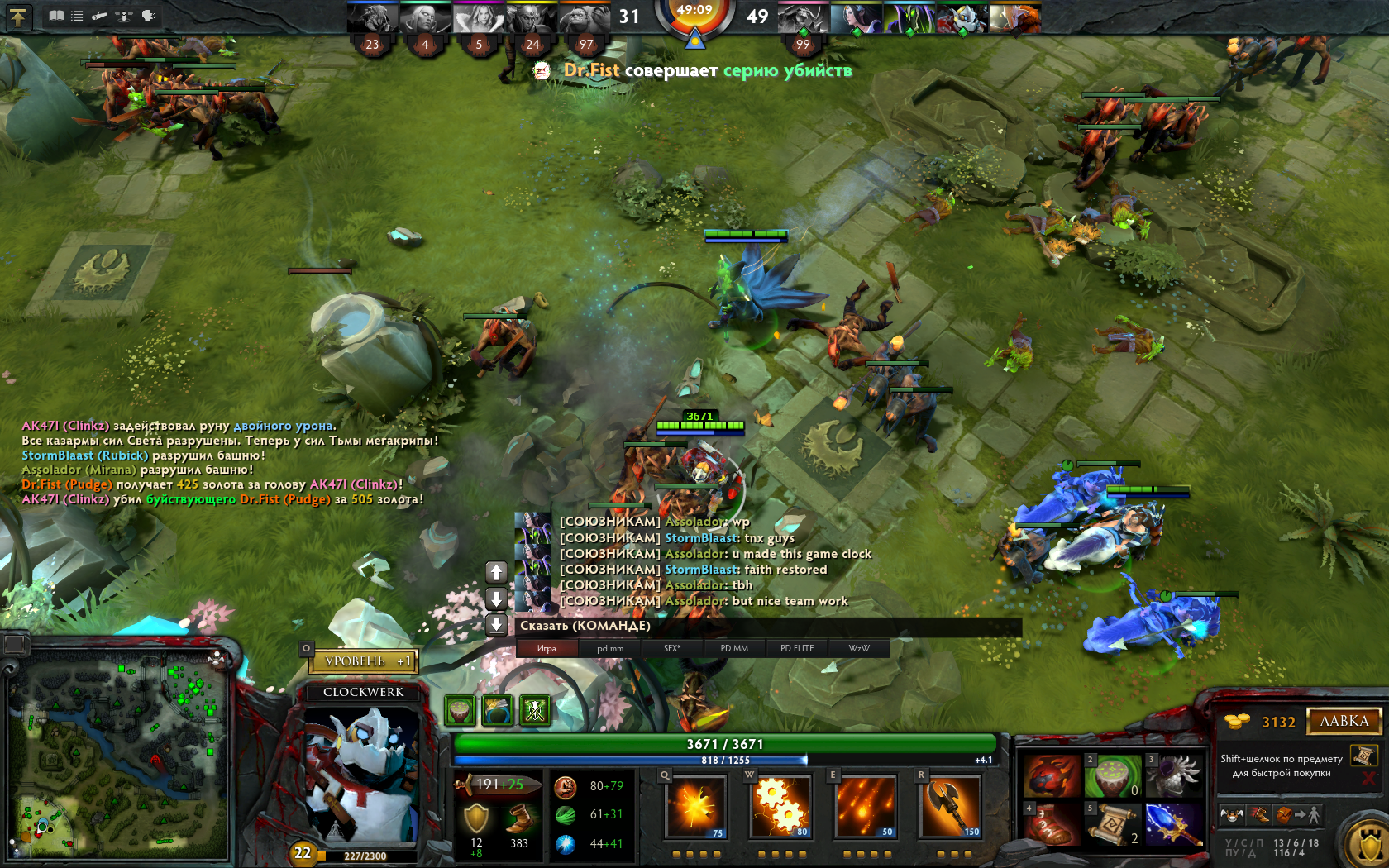The height and width of the screenshot is (868, 1389).
Task: Focus the Сказать (КОМАНДЕ) chat input
Action: pyautogui.click(x=767, y=627)
